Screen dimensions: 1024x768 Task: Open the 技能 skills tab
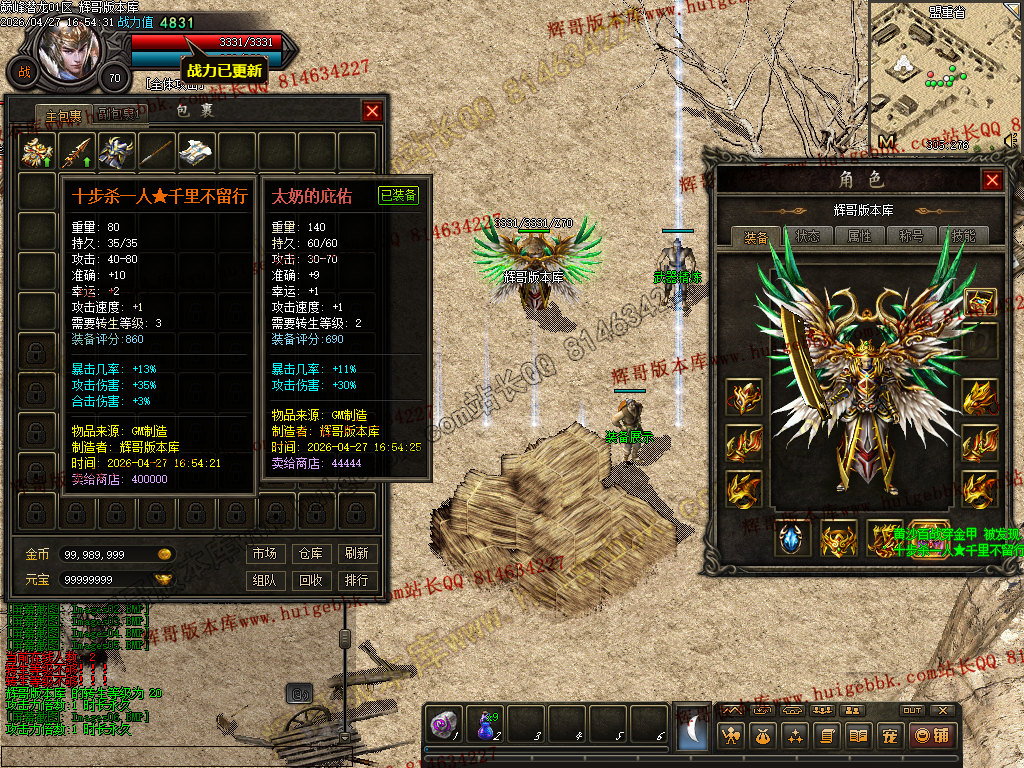point(964,236)
